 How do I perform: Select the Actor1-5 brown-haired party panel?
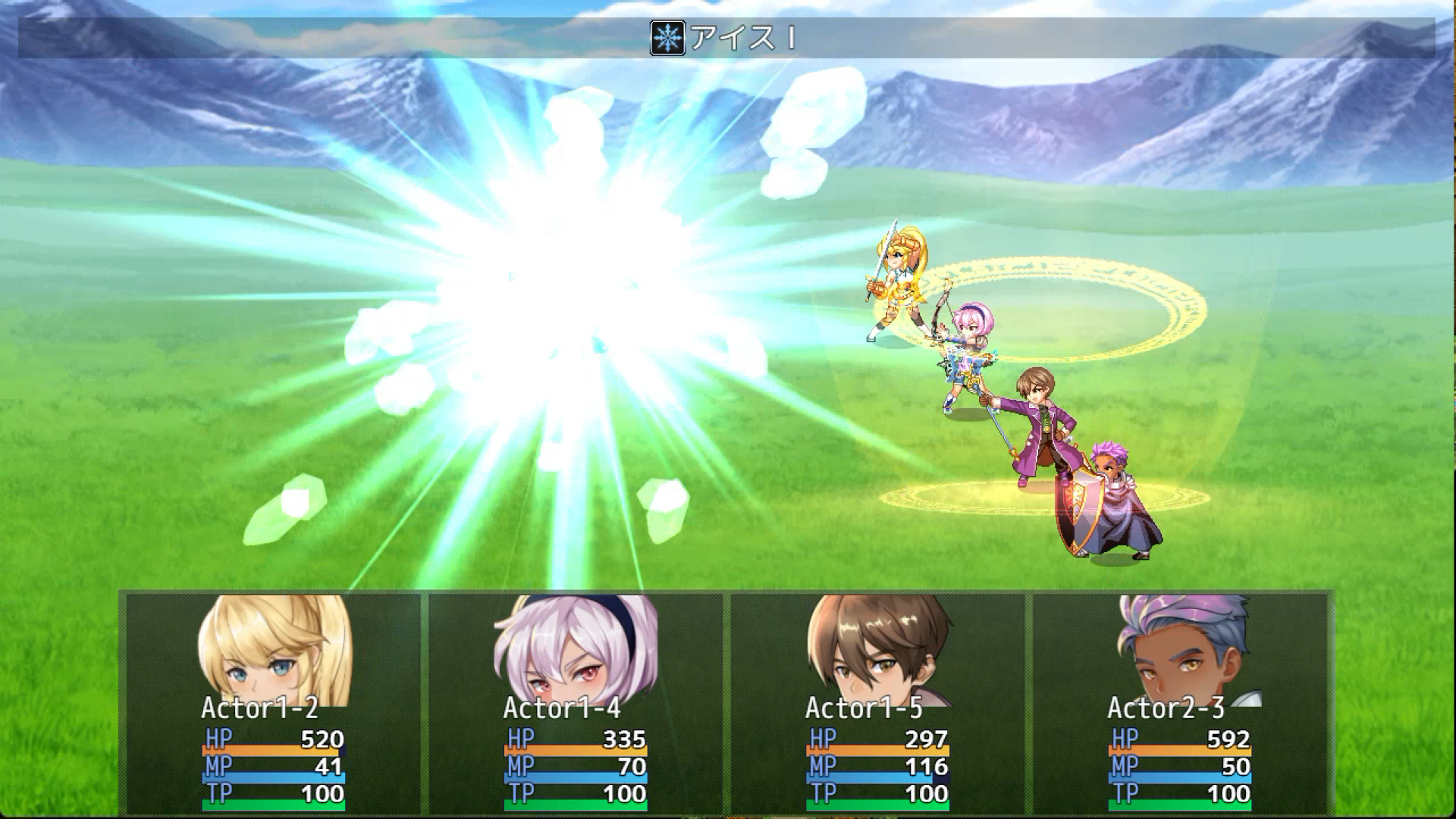click(x=877, y=701)
